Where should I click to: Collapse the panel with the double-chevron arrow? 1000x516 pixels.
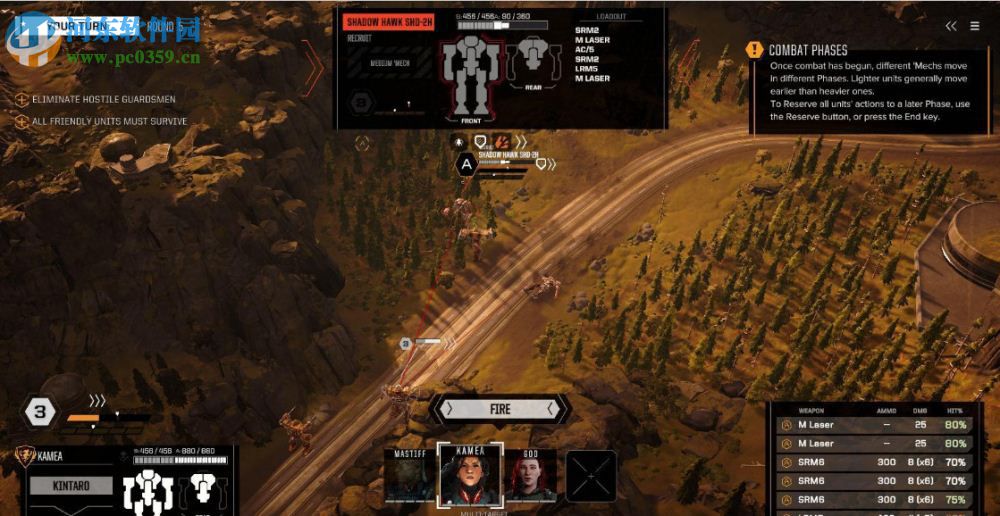point(951,26)
